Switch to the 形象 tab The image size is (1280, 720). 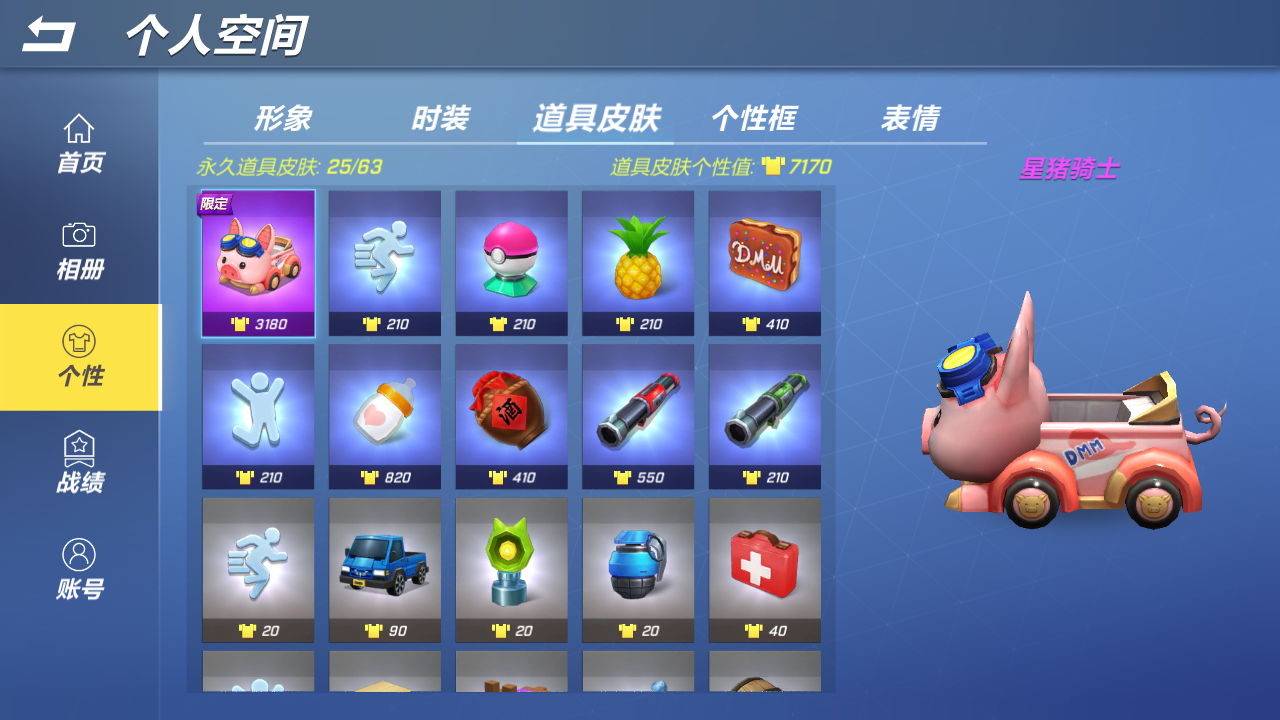pos(285,118)
